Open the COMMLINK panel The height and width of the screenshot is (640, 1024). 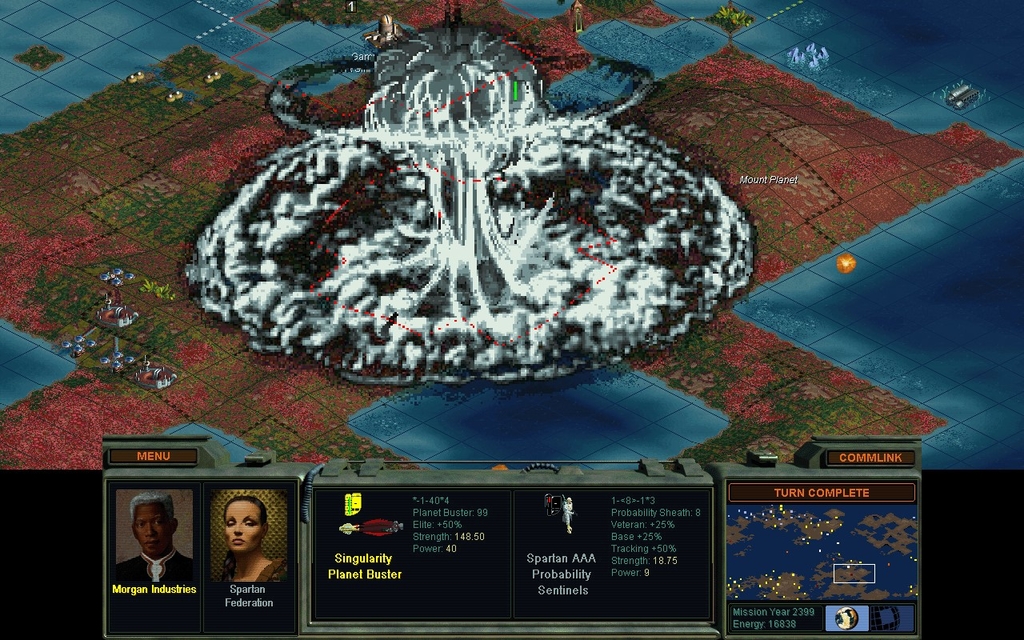[870, 457]
